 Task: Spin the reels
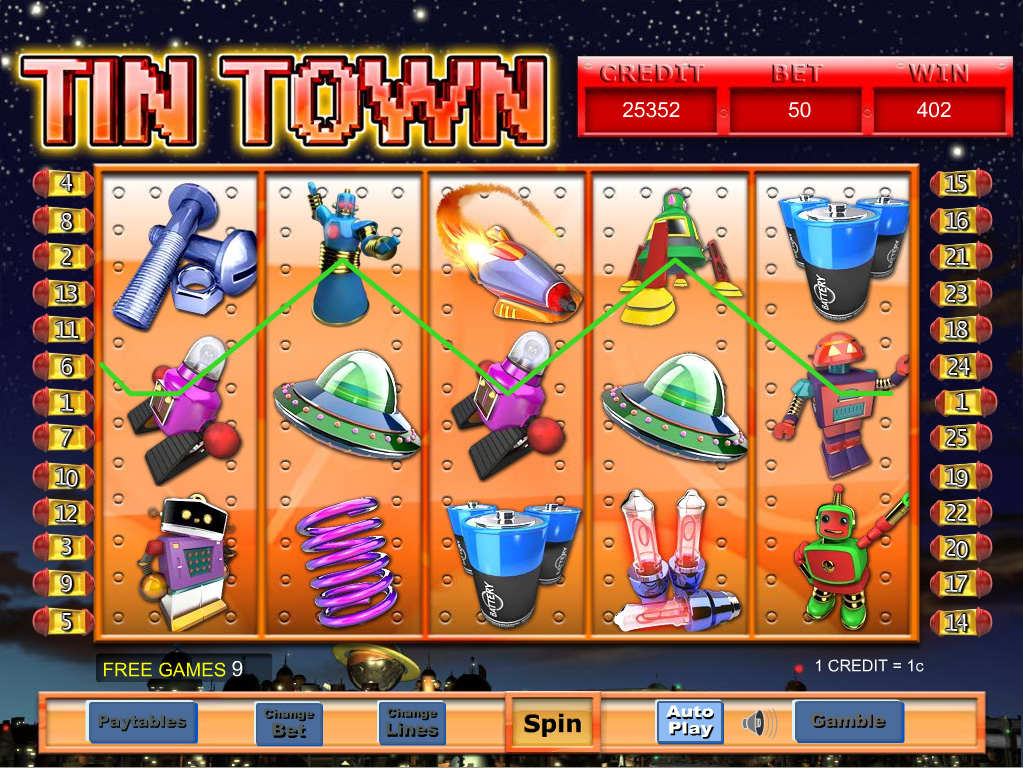(552, 723)
